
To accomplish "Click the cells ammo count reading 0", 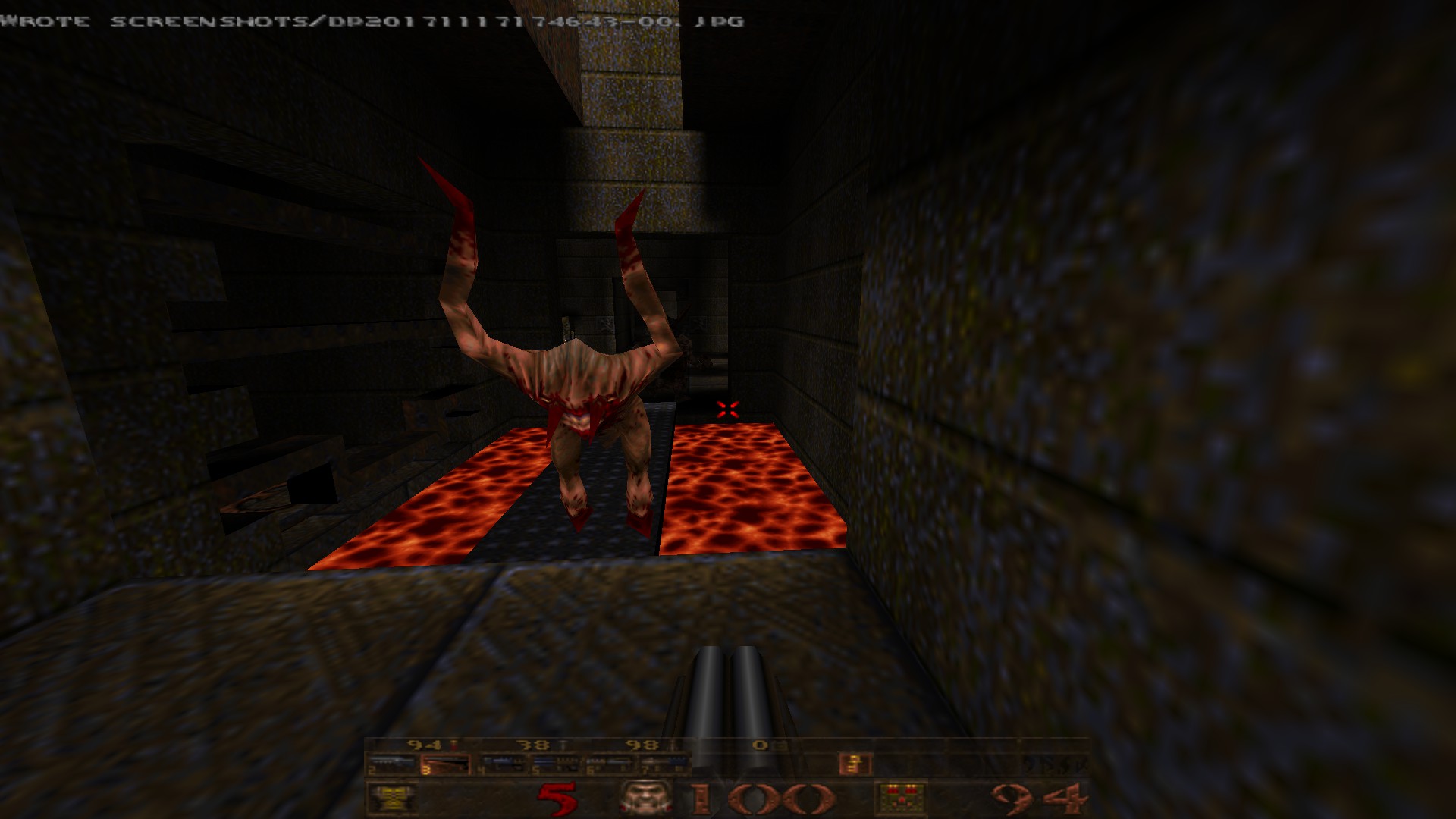I will pyautogui.click(x=760, y=743).
